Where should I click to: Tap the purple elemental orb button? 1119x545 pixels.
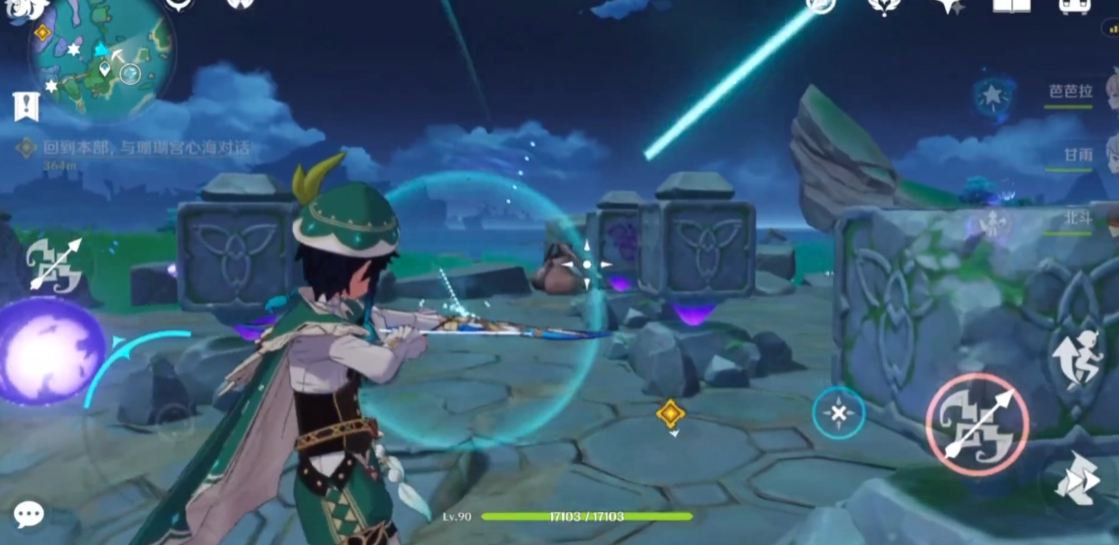(50, 351)
